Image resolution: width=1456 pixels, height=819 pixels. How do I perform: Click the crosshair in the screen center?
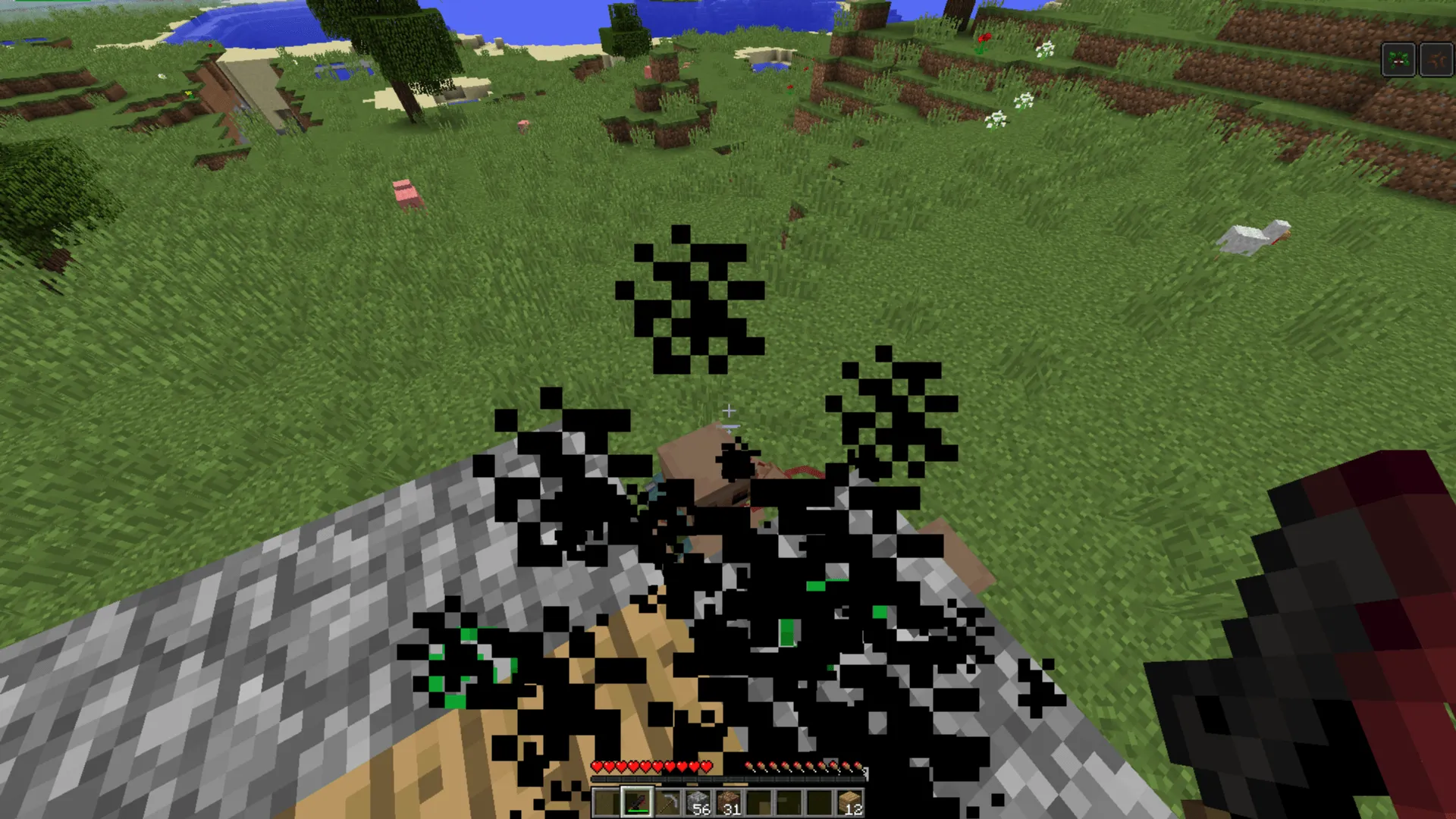coord(728,410)
